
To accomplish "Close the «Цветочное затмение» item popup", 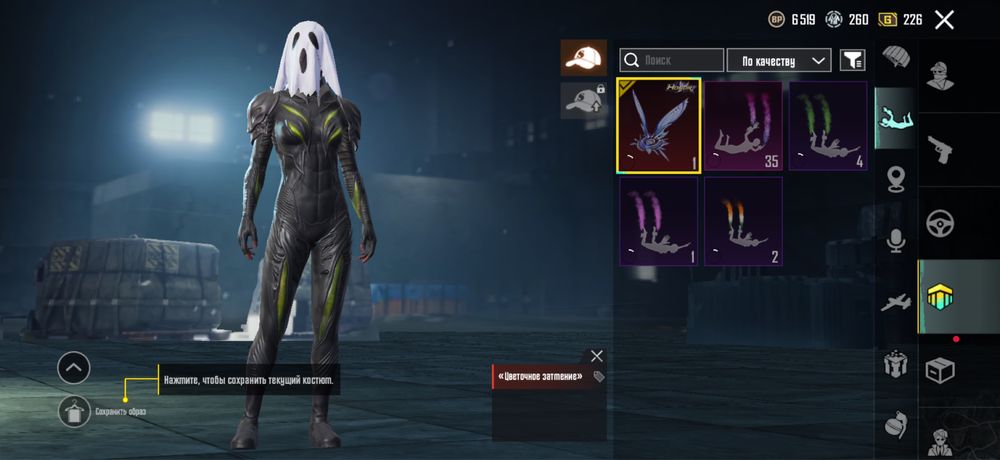I will pos(597,356).
